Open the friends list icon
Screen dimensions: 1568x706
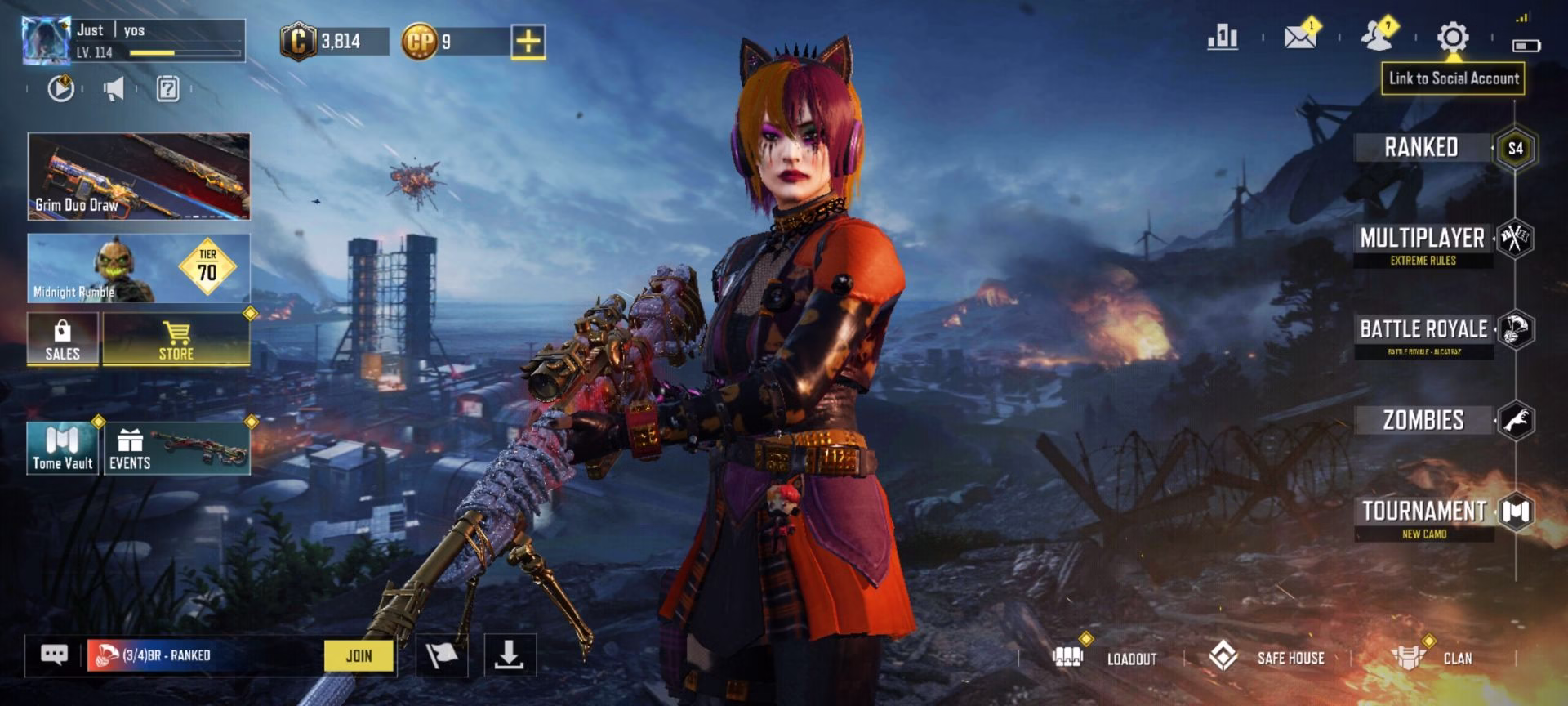tap(1378, 37)
